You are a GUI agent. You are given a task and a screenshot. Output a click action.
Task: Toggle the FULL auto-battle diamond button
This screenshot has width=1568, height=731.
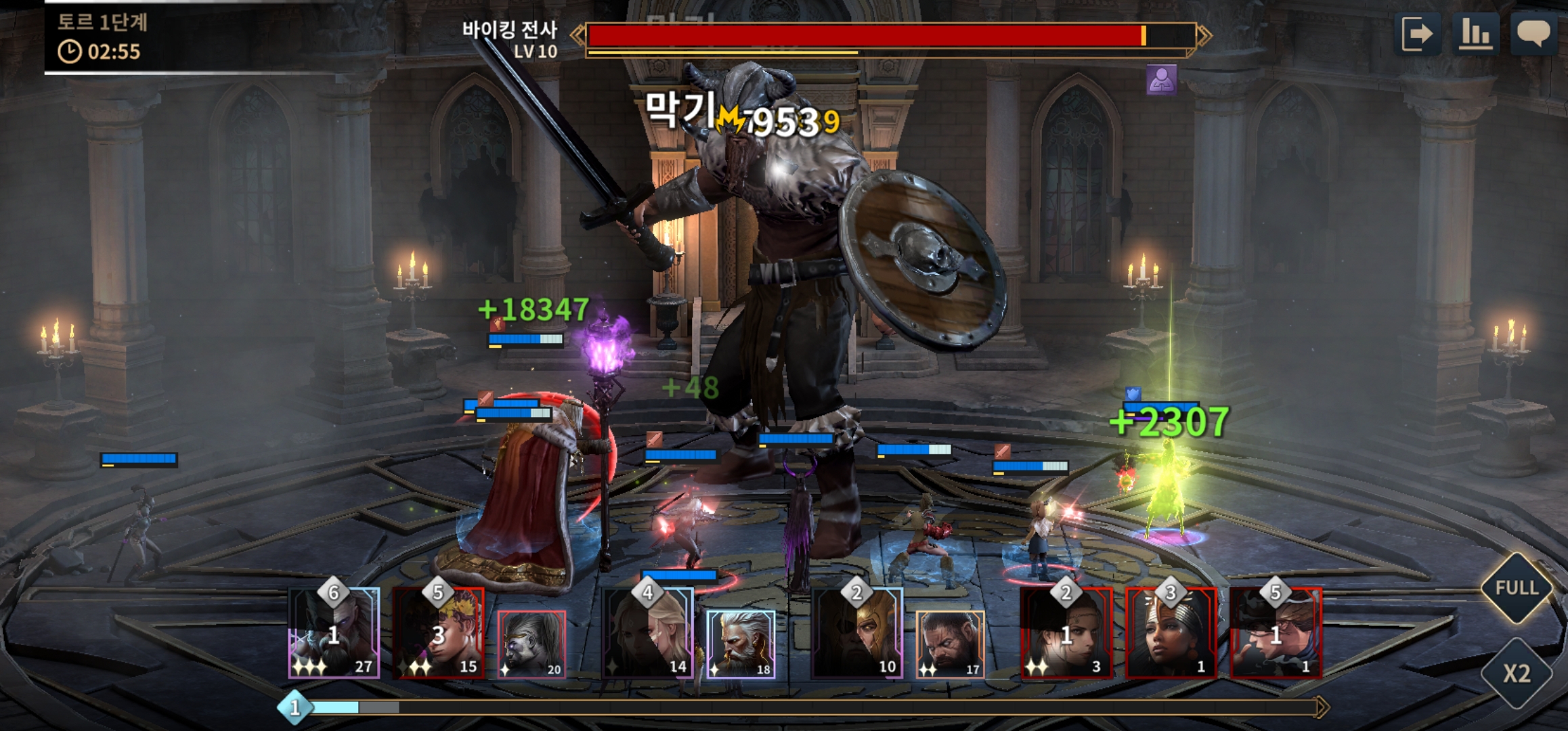click(x=1517, y=588)
